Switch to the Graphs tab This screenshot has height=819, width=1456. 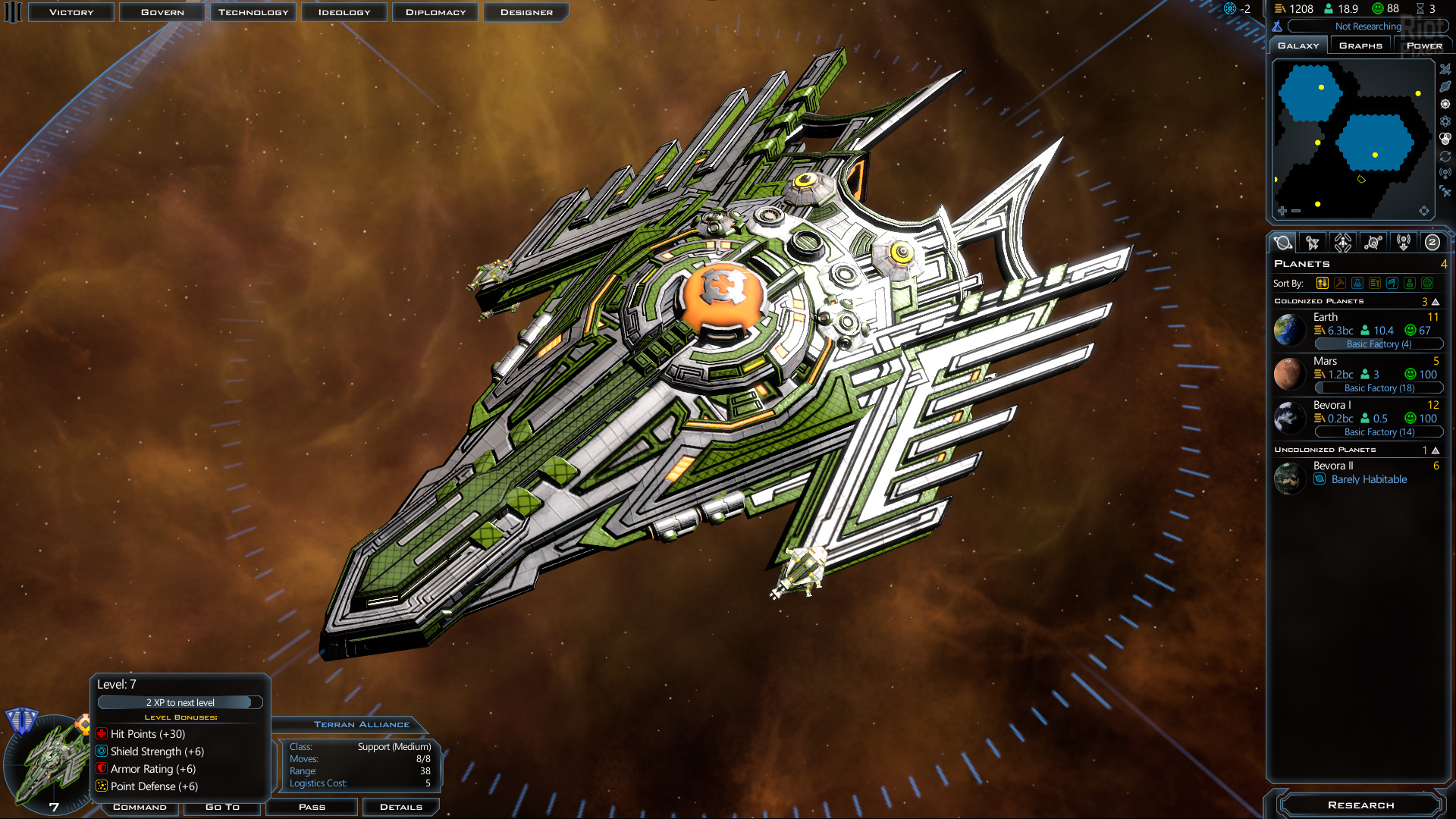point(1360,45)
